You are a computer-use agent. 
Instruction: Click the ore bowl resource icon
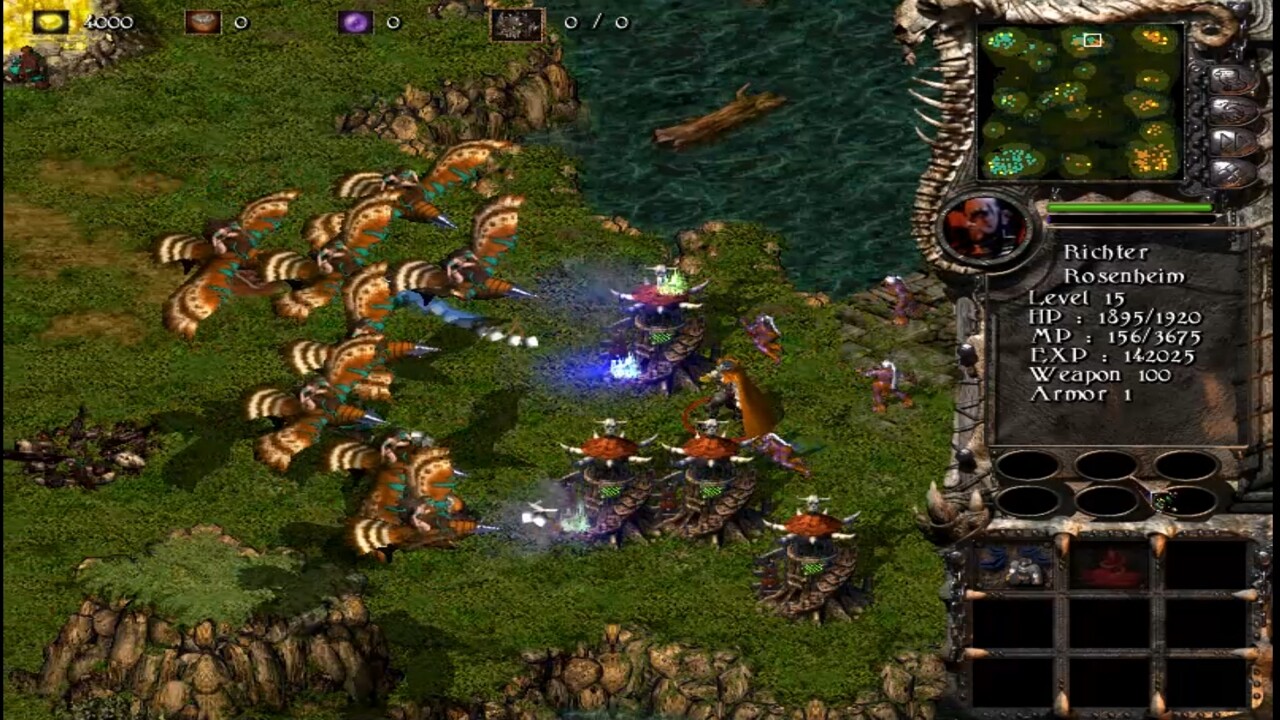tap(205, 24)
